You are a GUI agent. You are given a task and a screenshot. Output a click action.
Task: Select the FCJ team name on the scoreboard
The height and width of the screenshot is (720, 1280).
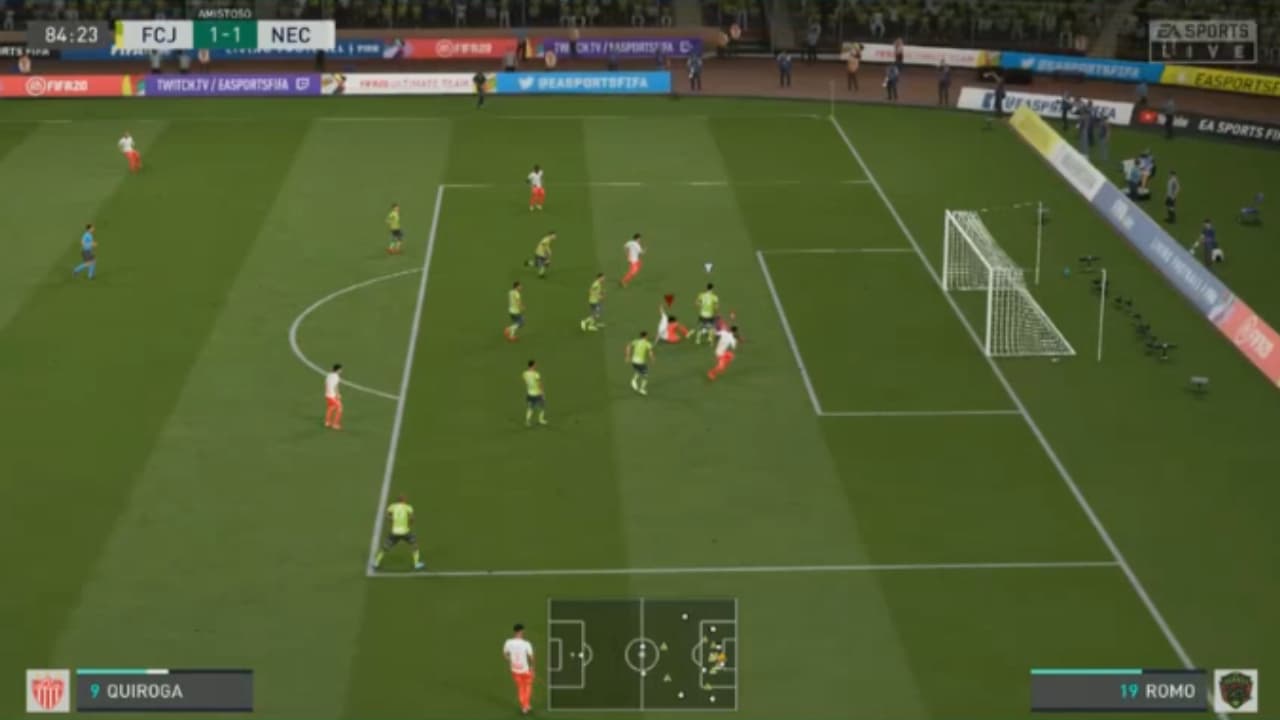[159, 35]
